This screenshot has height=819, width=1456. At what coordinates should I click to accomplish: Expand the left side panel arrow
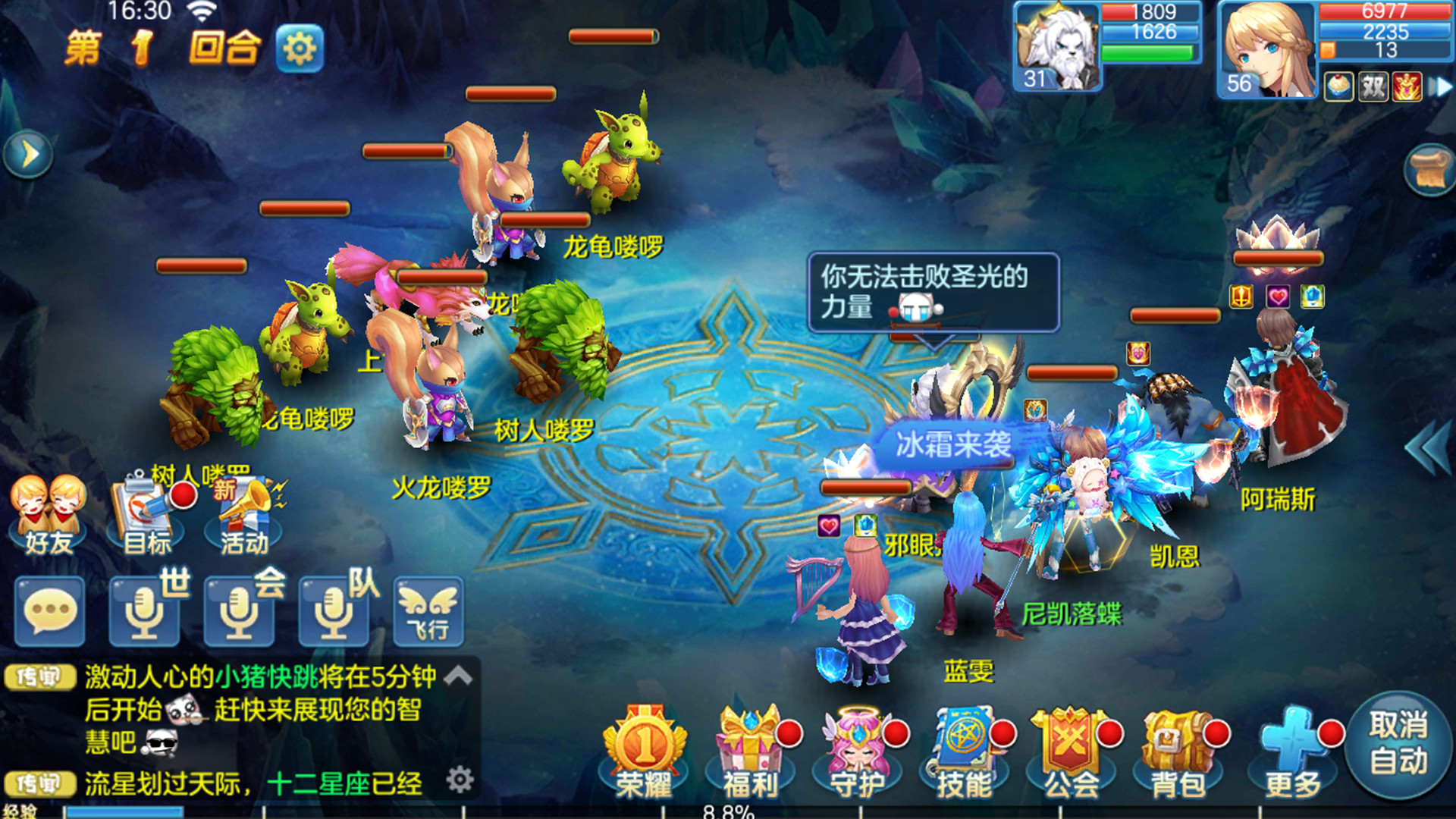pos(27,154)
